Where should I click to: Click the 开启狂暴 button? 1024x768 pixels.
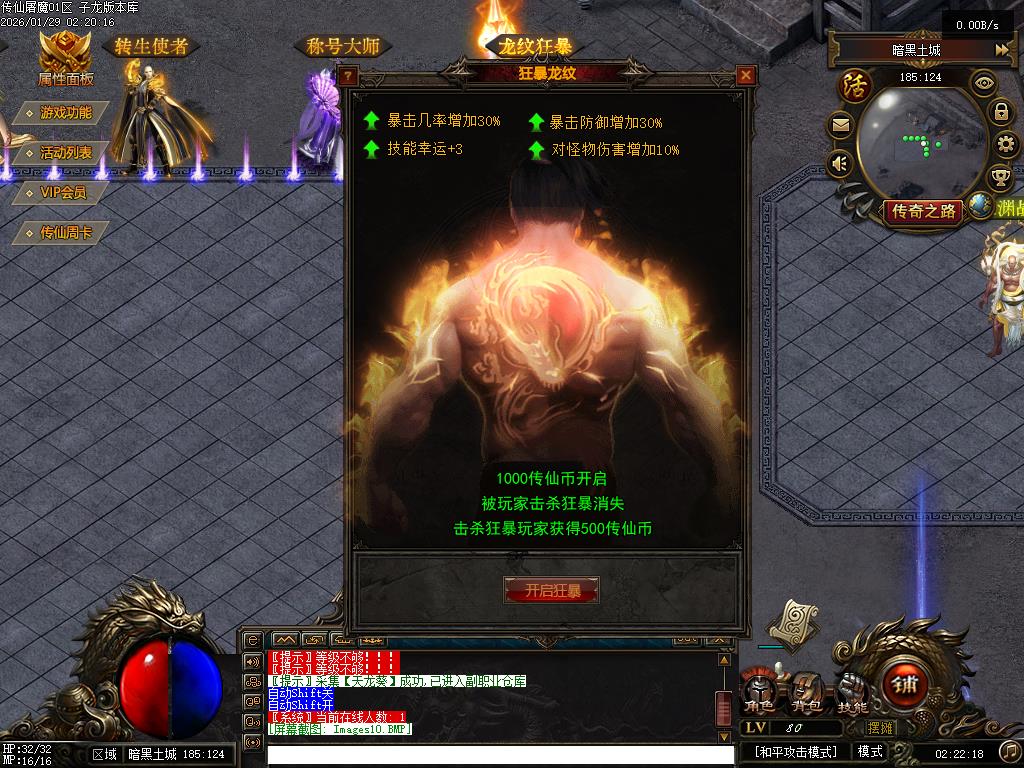point(551,590)
